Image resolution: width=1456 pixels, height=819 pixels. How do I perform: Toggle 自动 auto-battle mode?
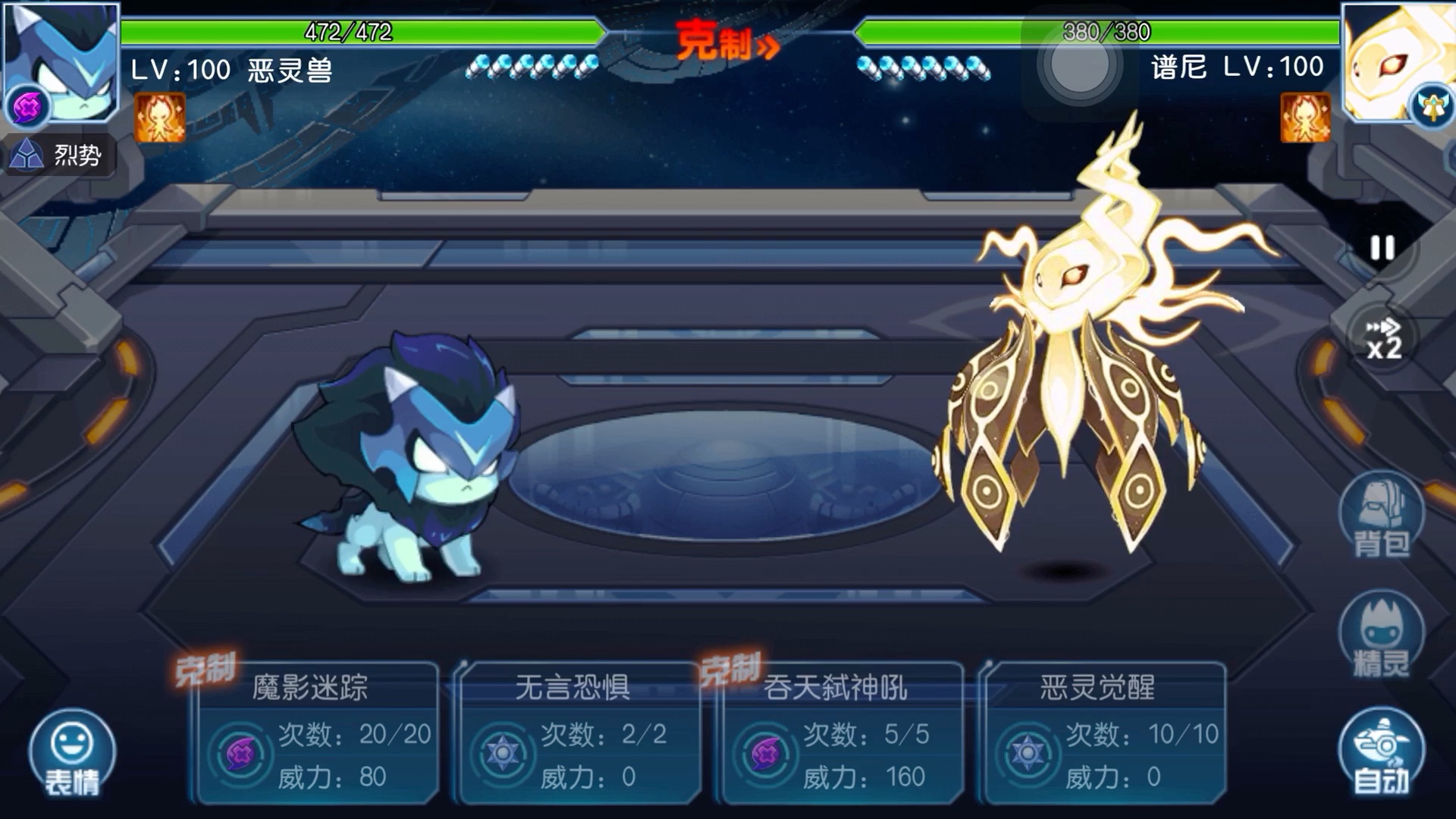pyautogui.click(x=1382, y=752)
